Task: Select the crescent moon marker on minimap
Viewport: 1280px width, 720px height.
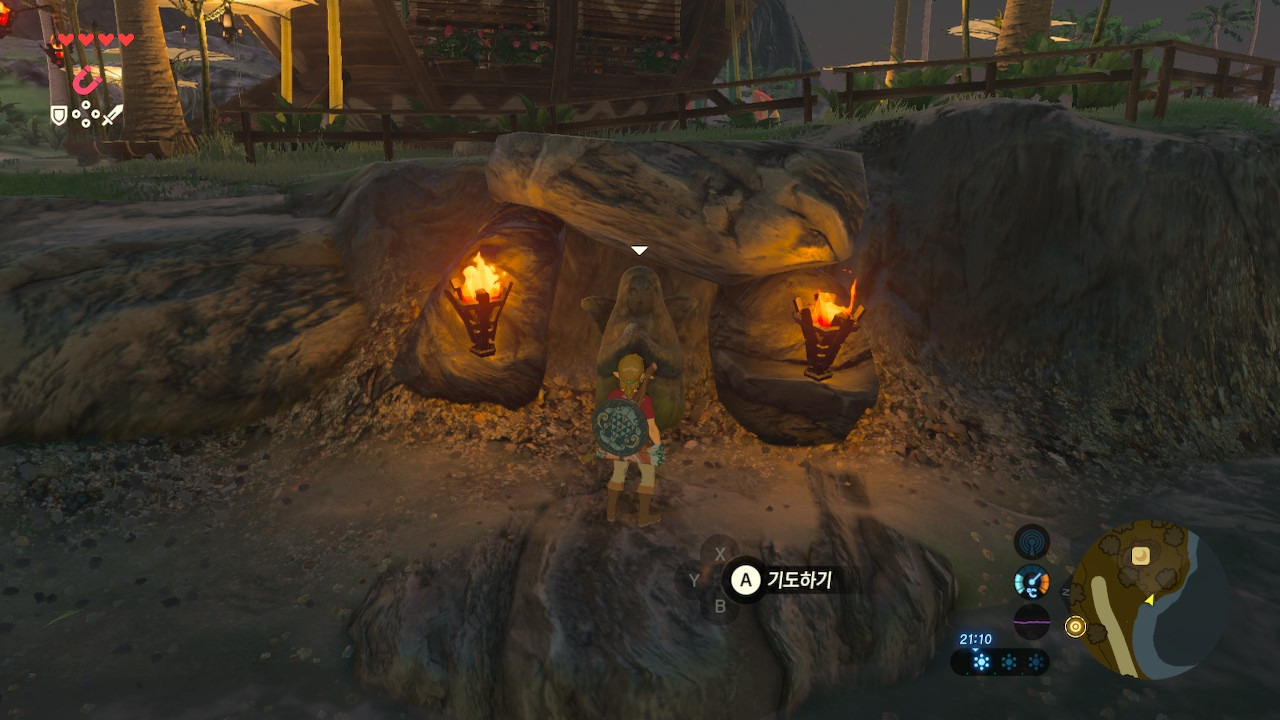Action: coord(1140,555)
